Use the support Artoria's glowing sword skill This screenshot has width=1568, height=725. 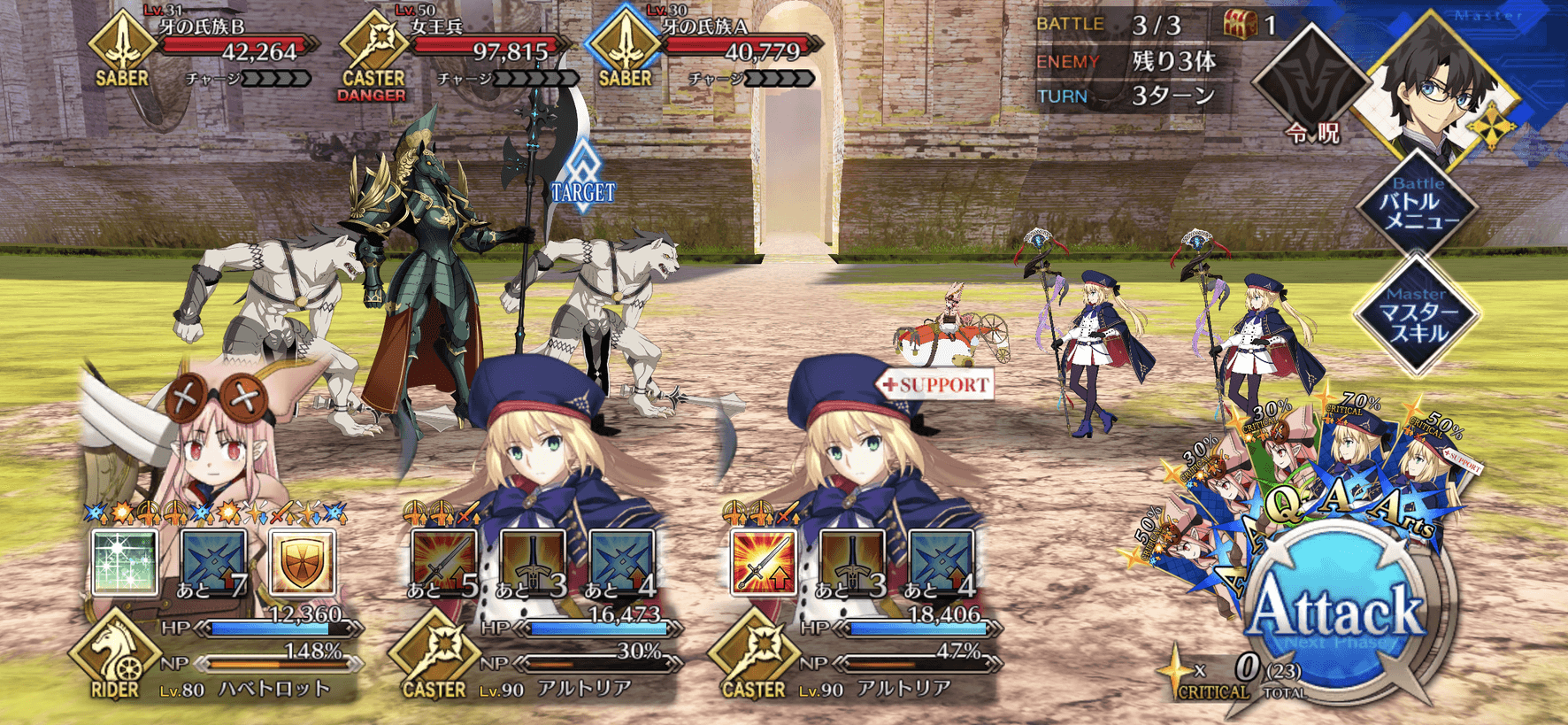point(763,563)
